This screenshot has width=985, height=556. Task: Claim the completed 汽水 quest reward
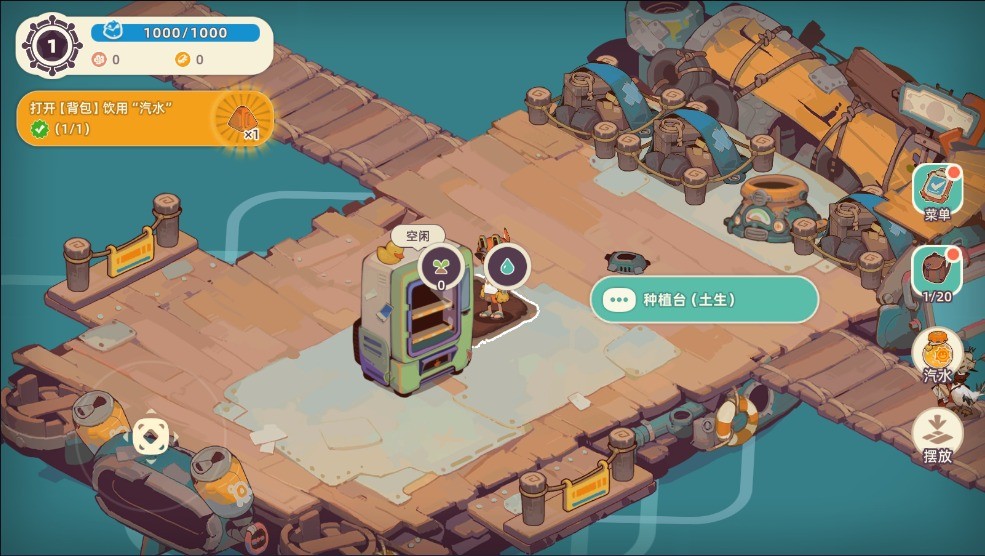tap(244, 119)
